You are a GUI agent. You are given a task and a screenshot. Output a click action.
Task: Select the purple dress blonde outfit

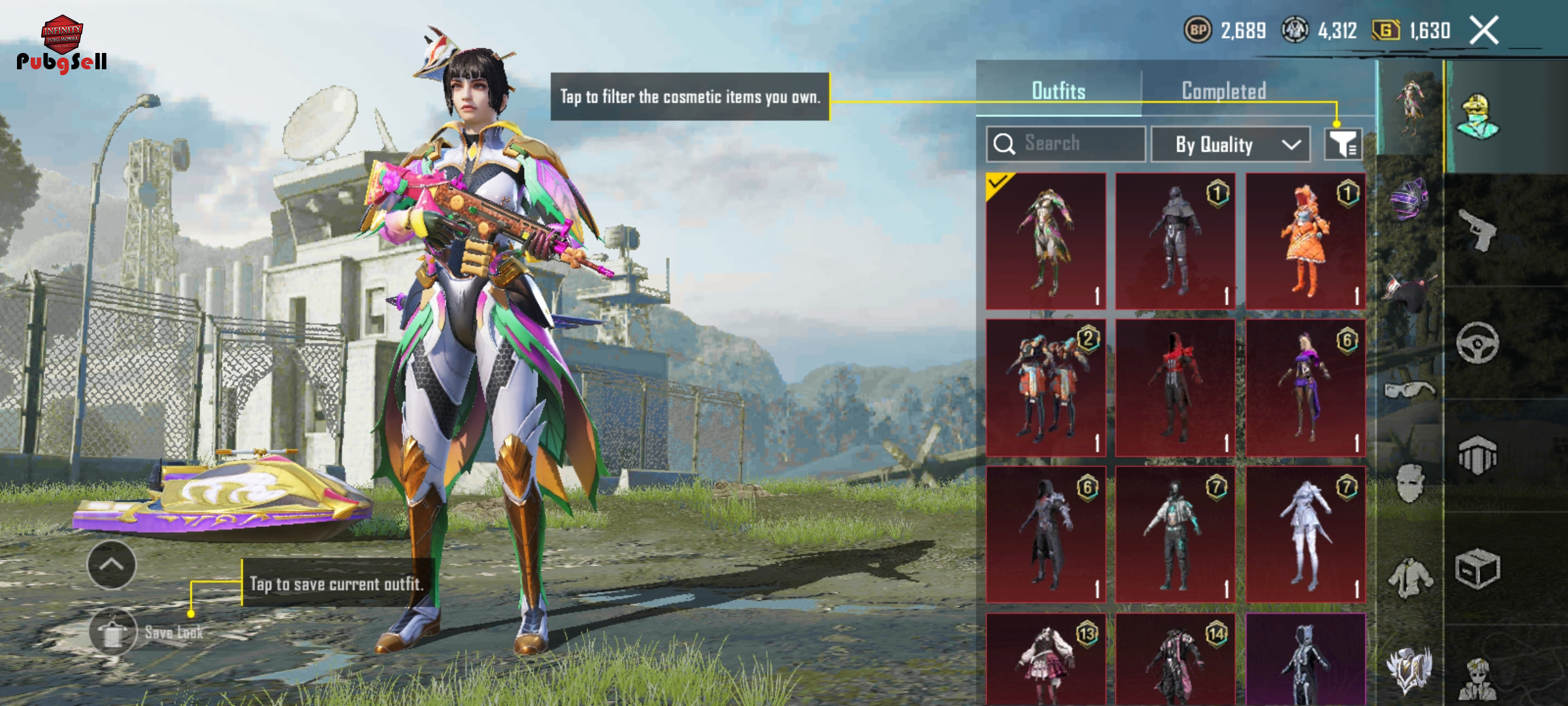pyautogui.click(x=1305, y=388)
